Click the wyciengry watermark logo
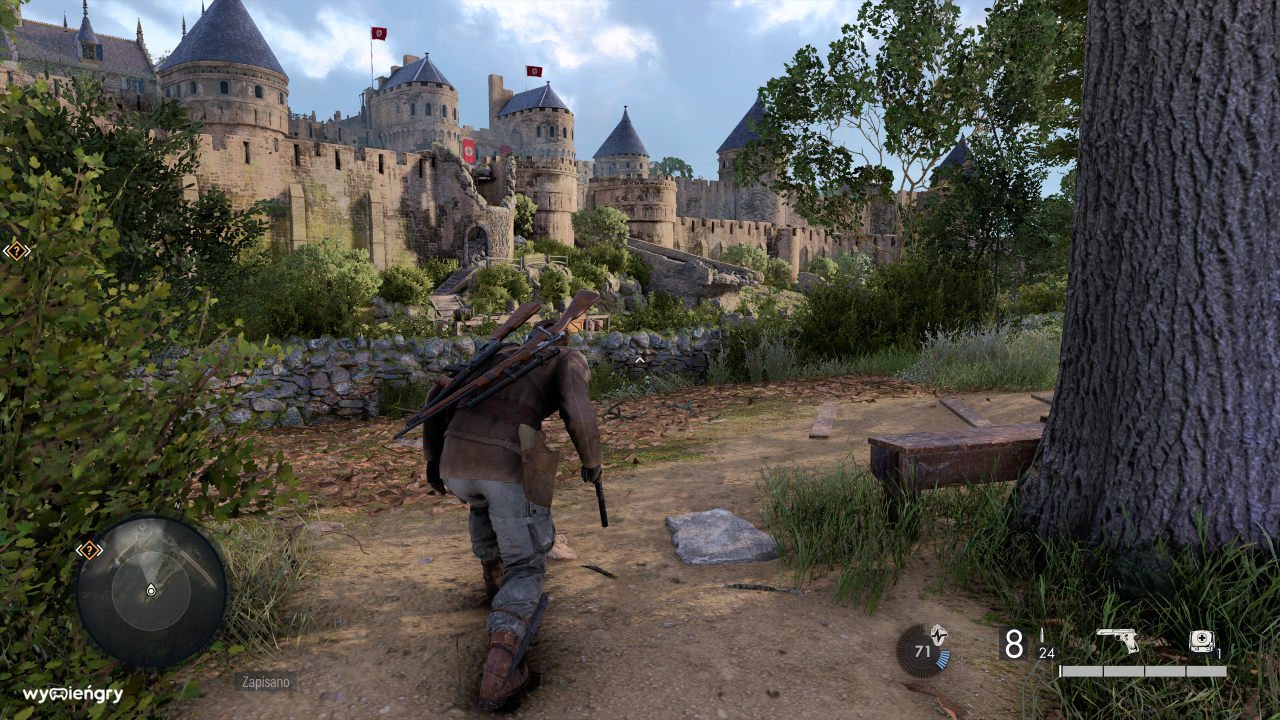This screenshot has width=1280, height=720. [73, 694]
